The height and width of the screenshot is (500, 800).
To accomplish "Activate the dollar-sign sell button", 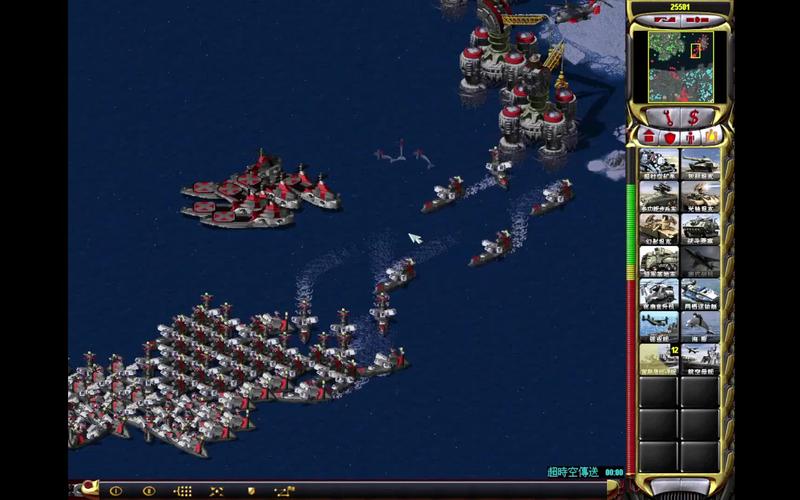I will tap(696, 117).
